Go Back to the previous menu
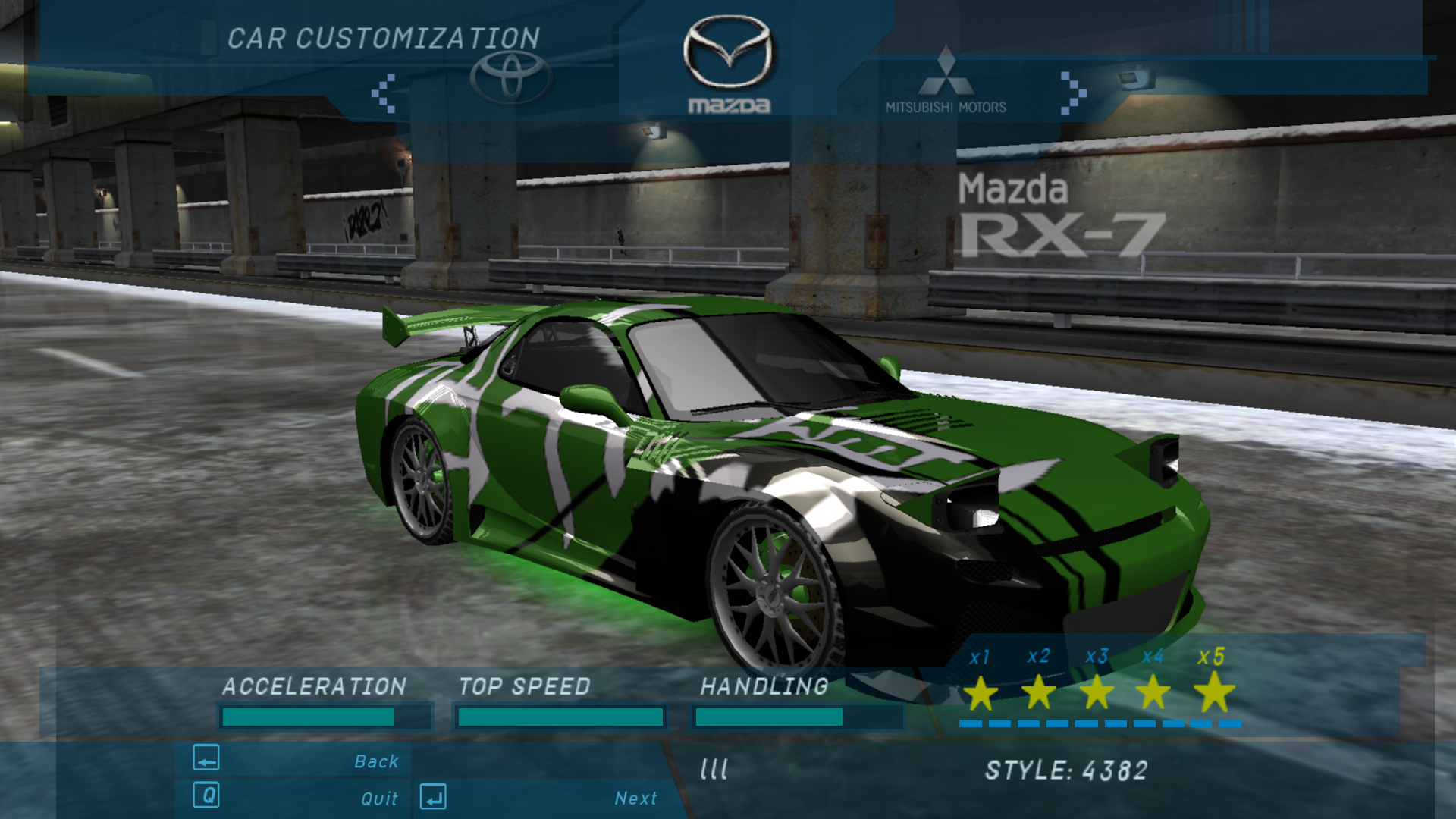 (376, 761)
